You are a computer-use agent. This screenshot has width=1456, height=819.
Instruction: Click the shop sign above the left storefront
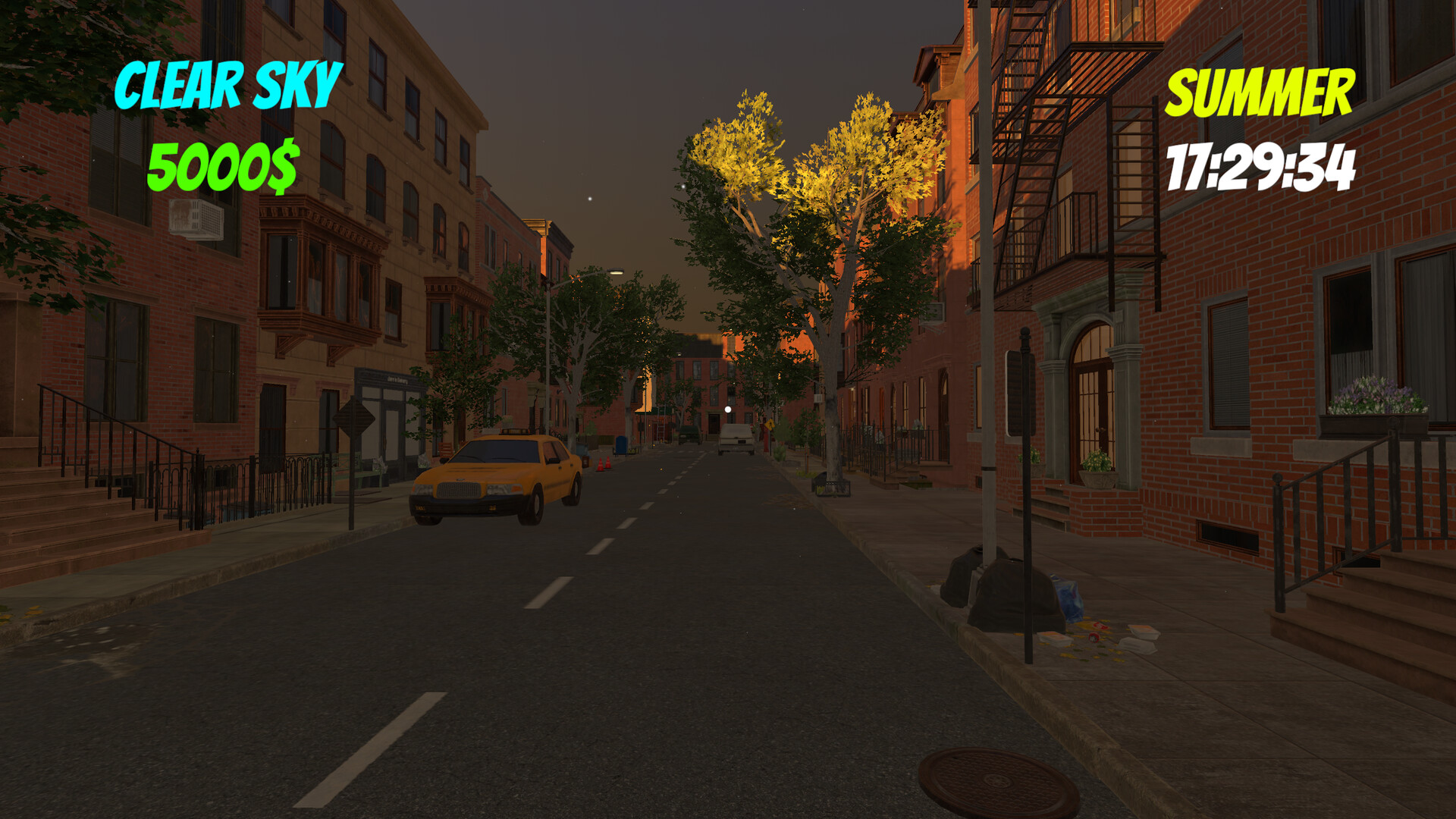(x=397, y=379)
